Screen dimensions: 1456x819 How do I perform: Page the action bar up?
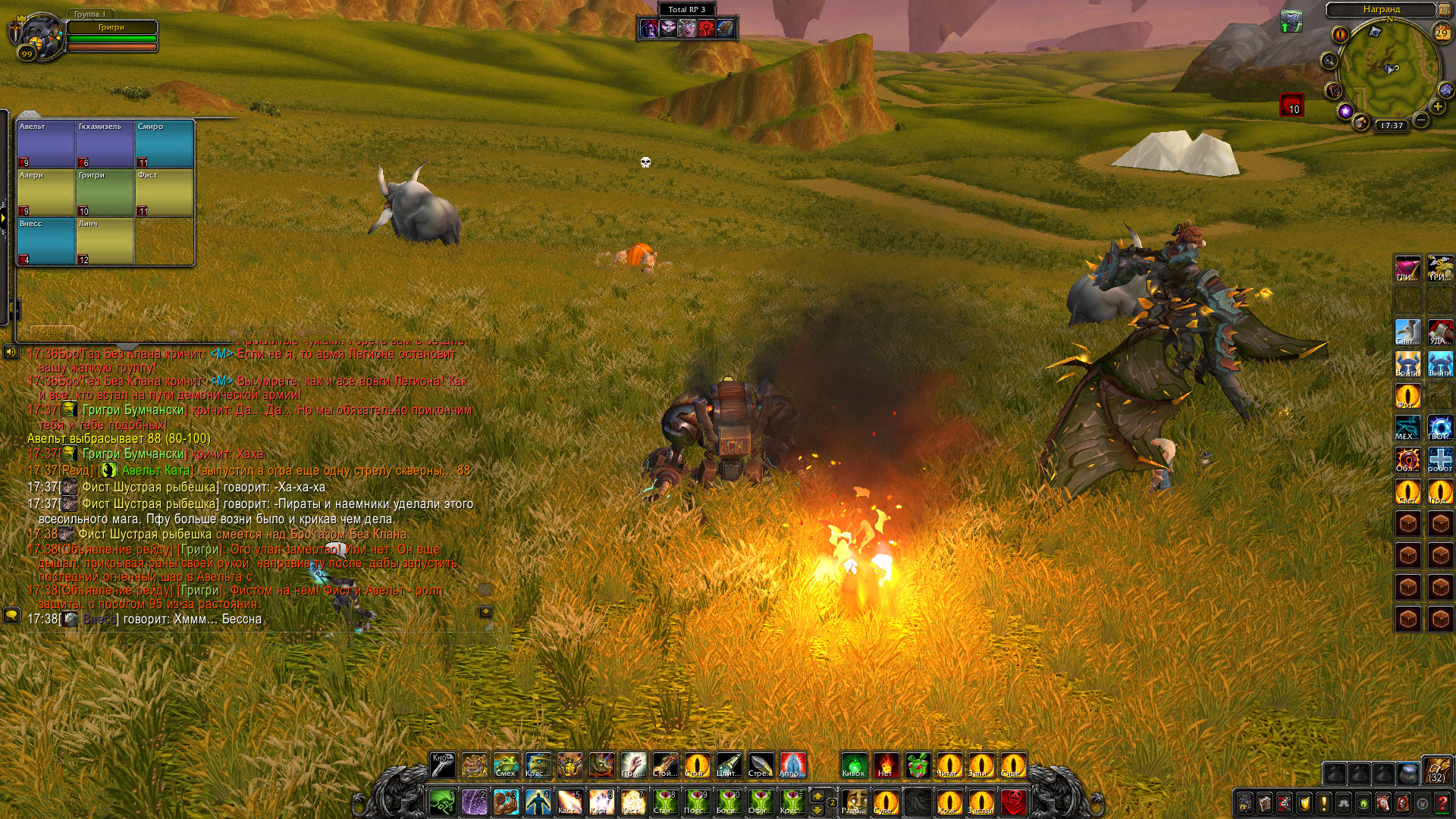(817, 795)
